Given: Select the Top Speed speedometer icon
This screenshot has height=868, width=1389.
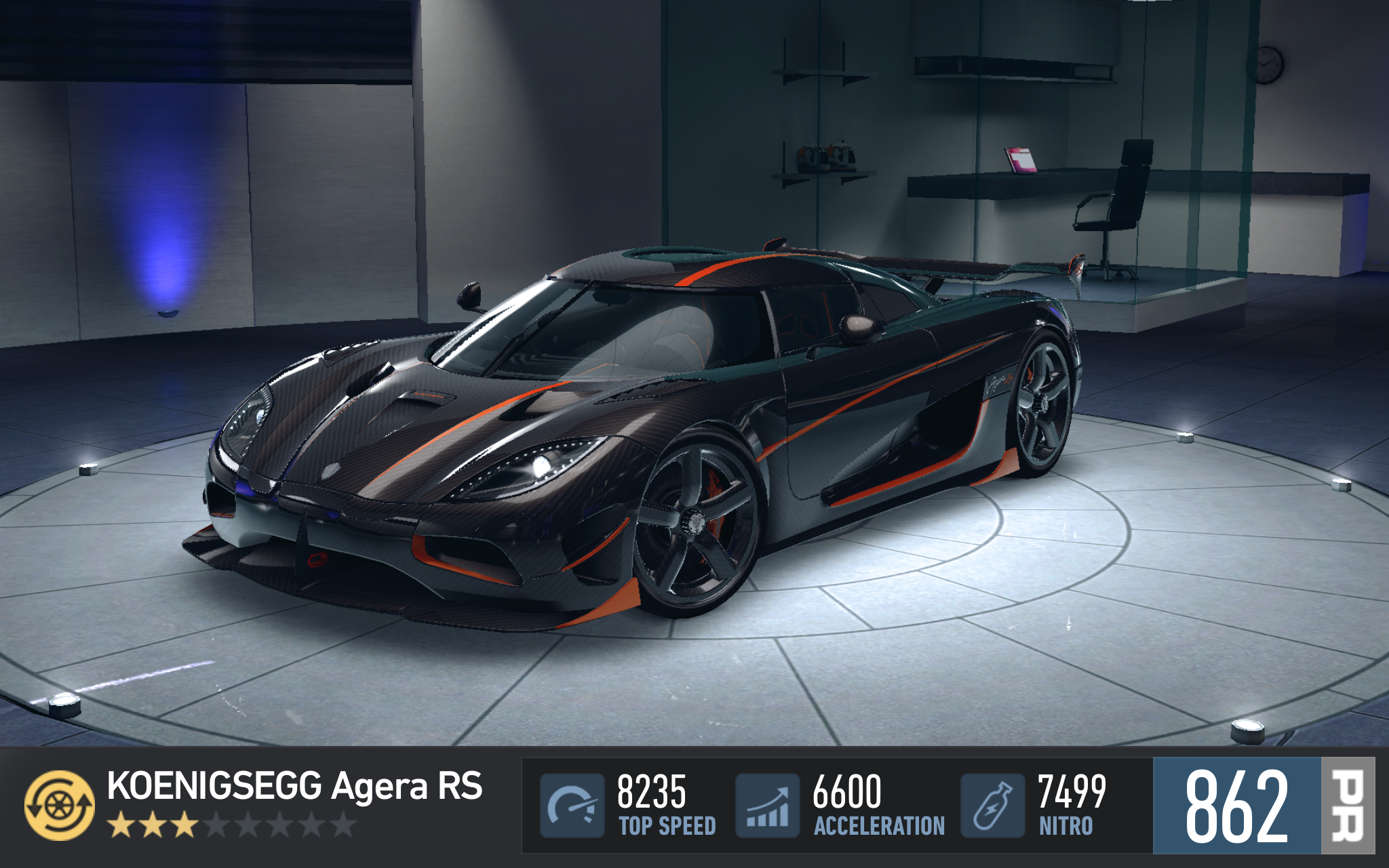Looking at the screenshot, I should click(572, 805).
